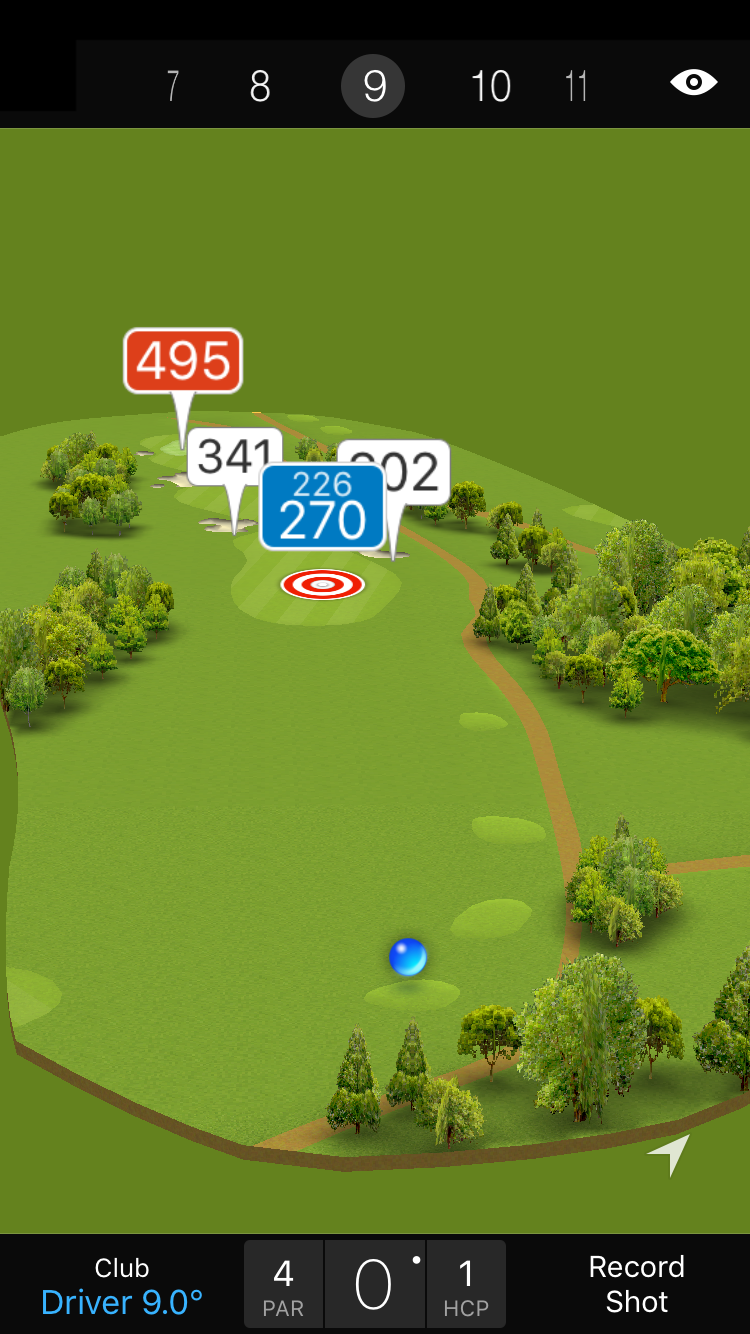Activate the GPS location arrow

point(669,1154)
